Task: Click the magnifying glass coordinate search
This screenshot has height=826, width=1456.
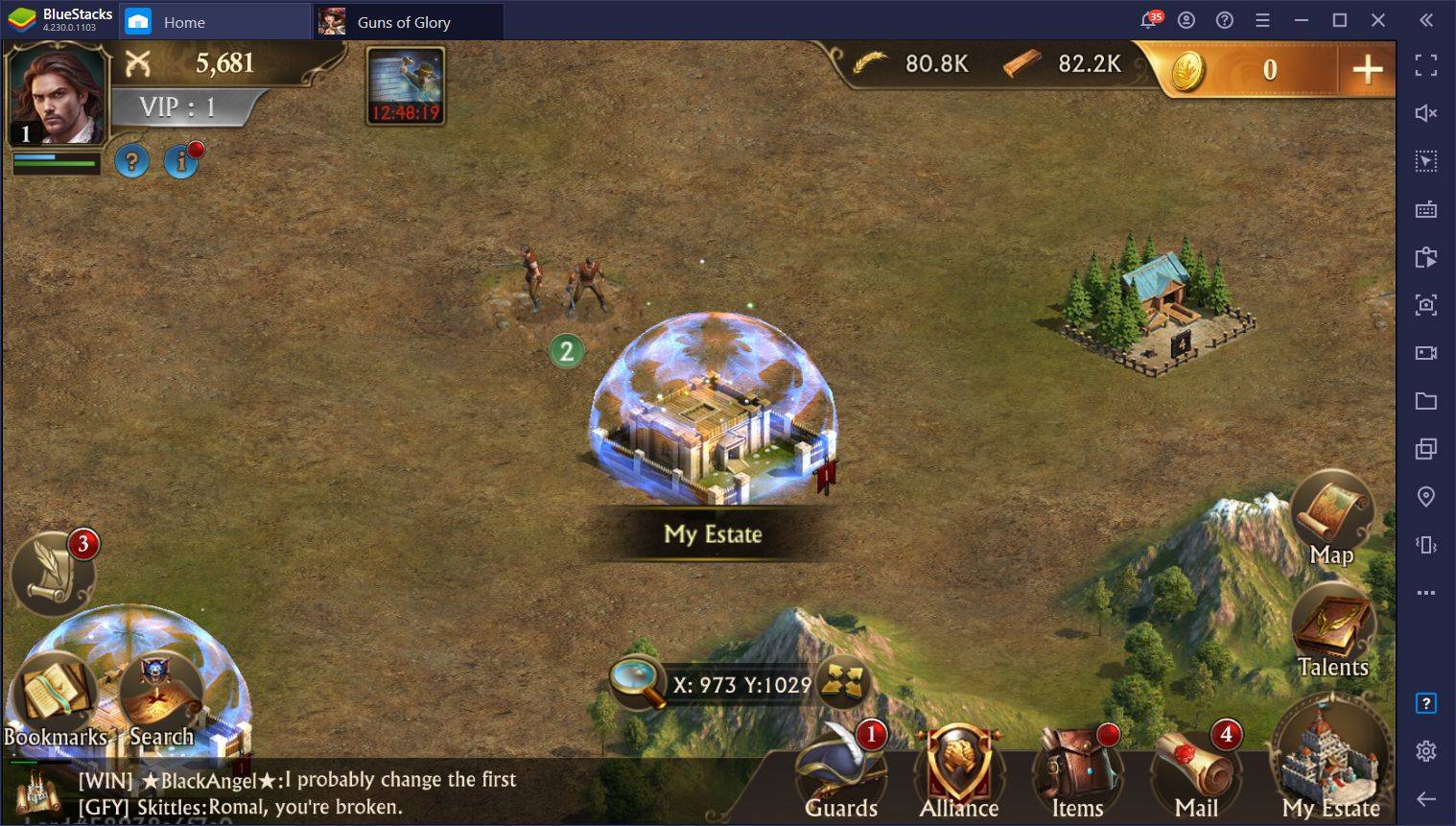Action: tap(637, 682)
